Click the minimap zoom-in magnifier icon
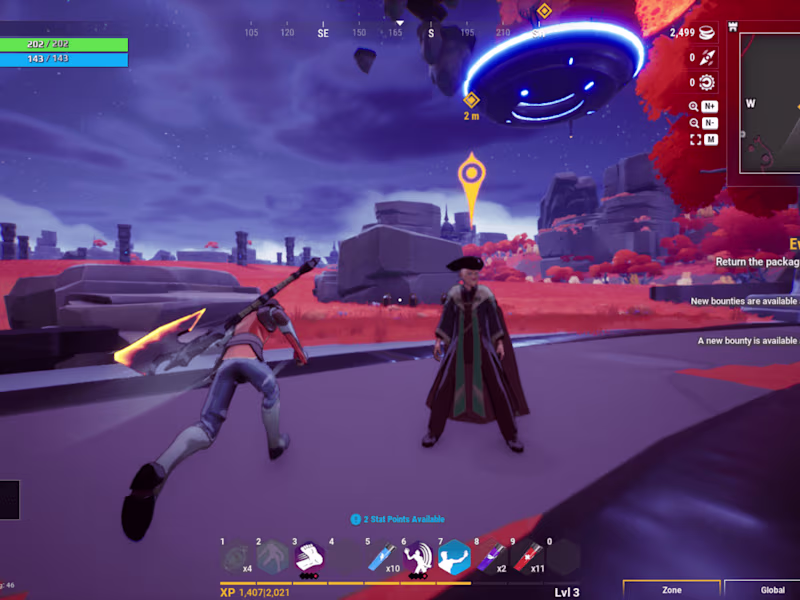Viewport: 800px width, 600px height. [695, 106]
